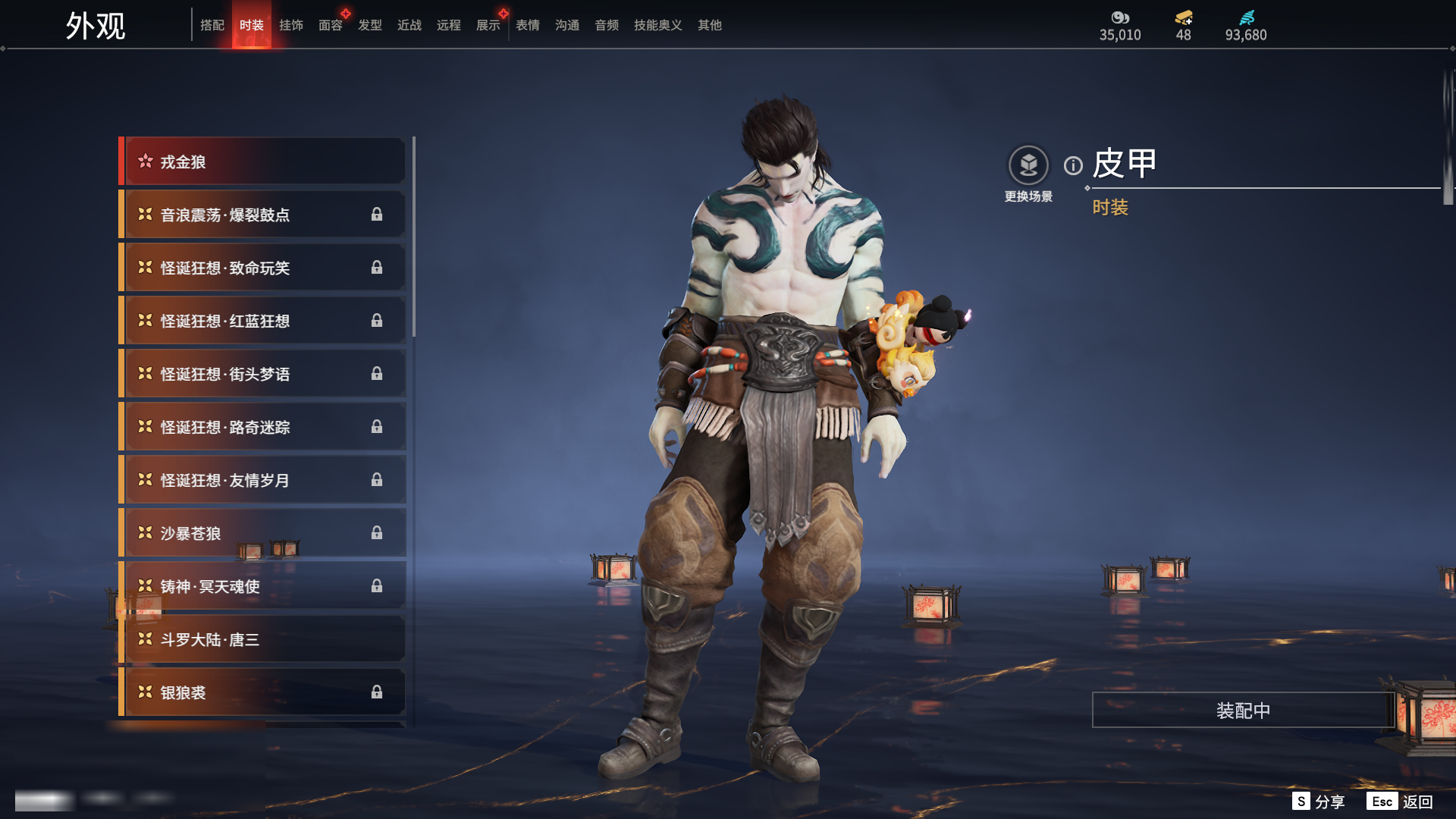
Task: Choose the 斗罗大陆·唐三 outfit
Action: pos(262,639)
